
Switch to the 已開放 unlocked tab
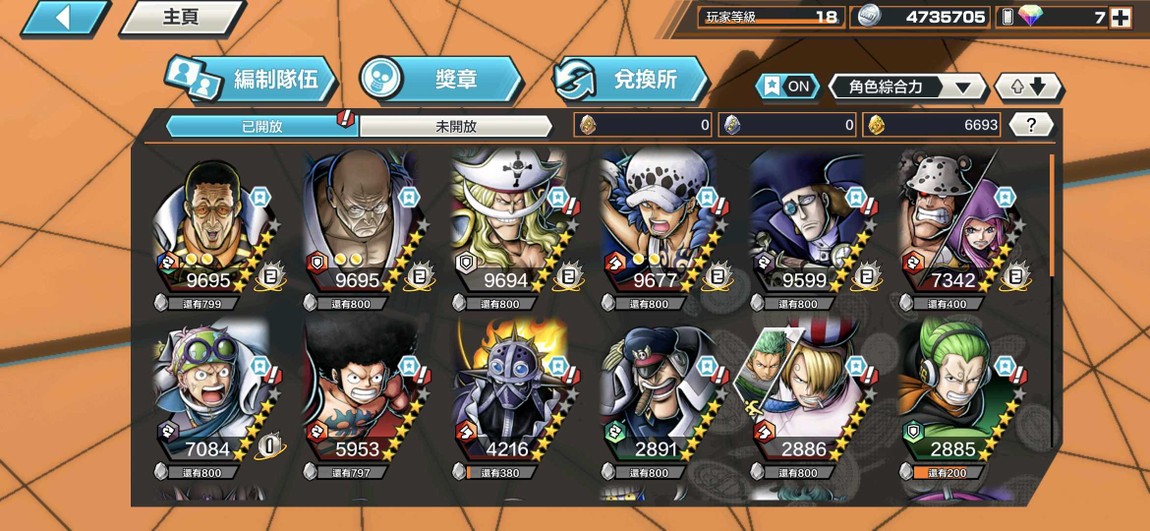click(262, 126)
